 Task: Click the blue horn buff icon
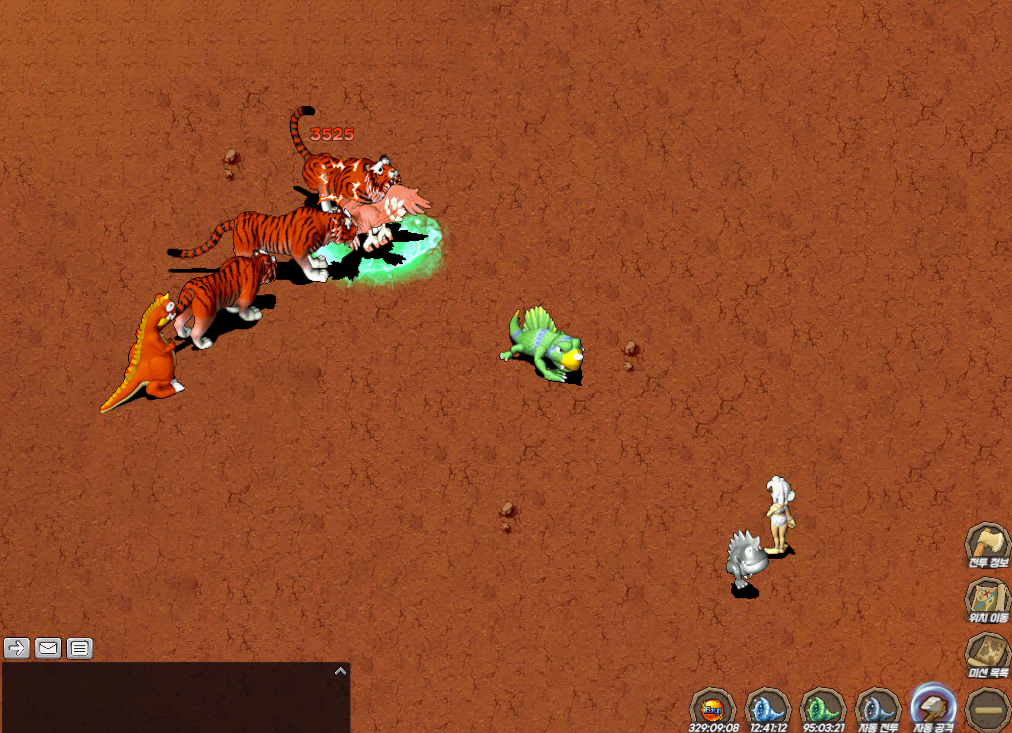[x=768, y=708]
